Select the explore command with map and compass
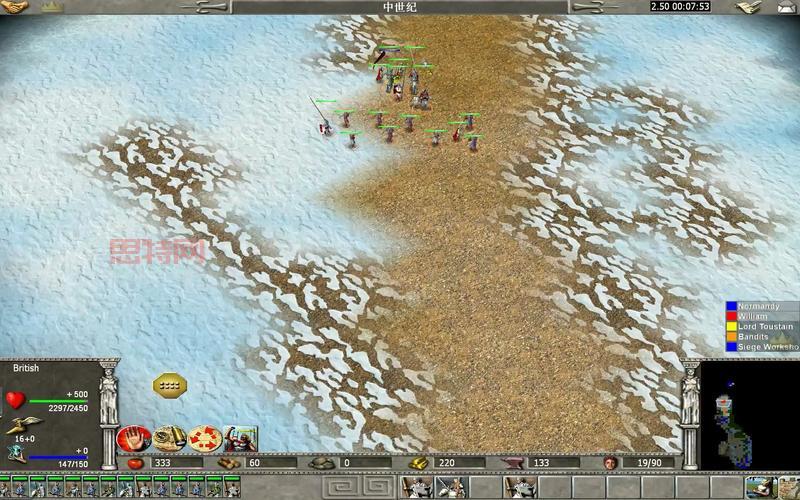800x500 pixels. [x=167, y=438]
